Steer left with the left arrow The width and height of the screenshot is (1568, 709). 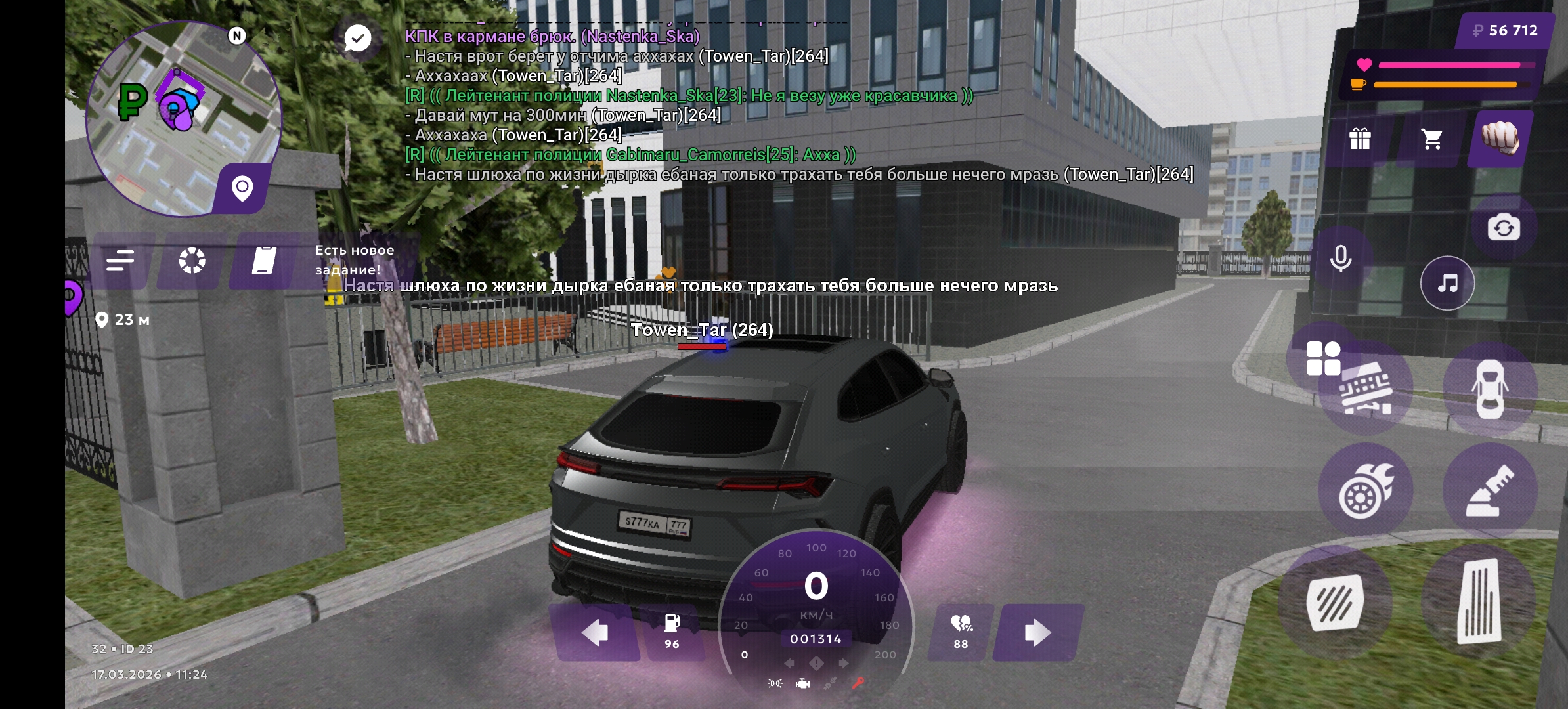click(x=595, y=632)
